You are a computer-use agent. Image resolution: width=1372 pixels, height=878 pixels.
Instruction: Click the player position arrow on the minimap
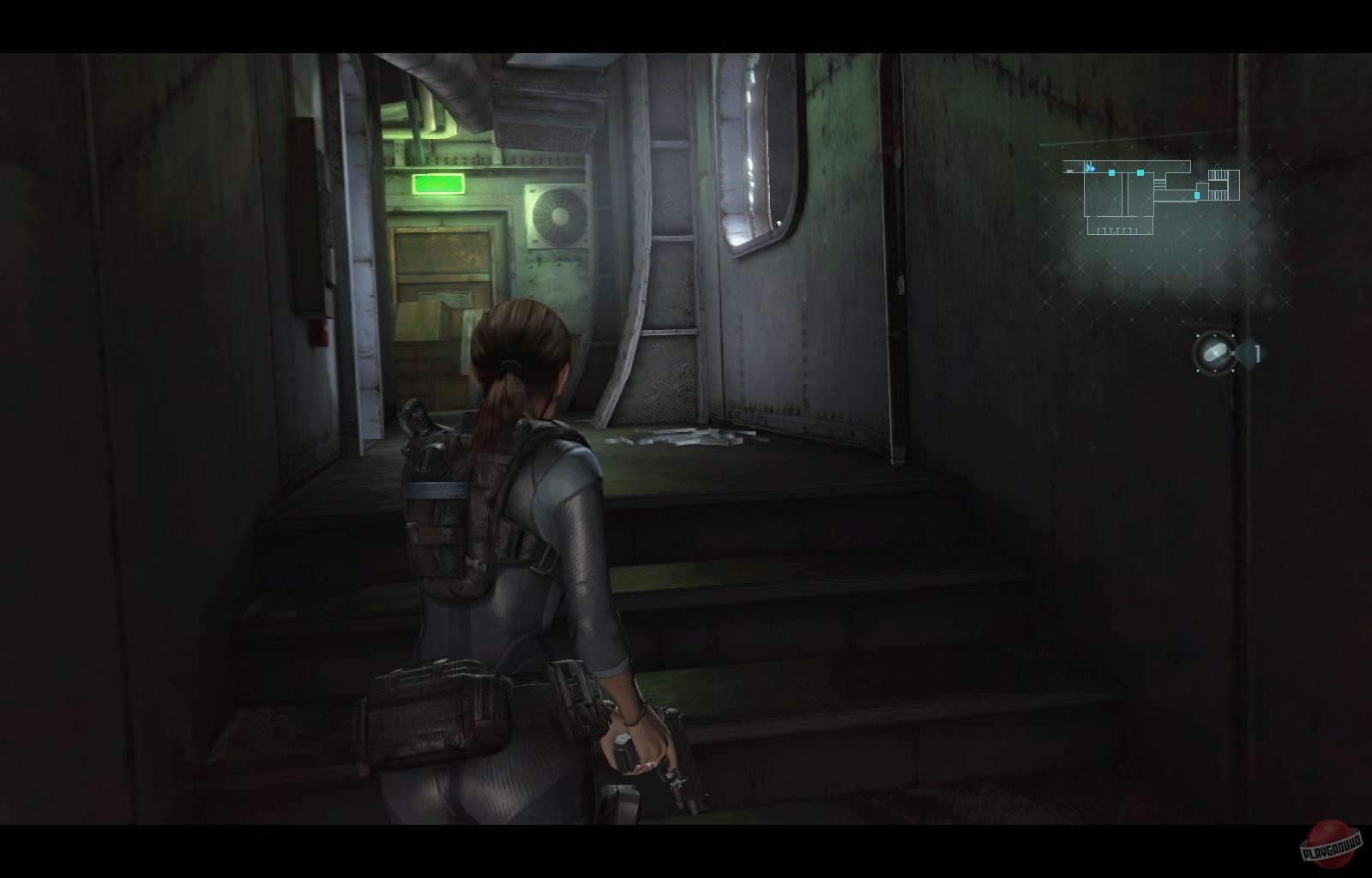1091,168
